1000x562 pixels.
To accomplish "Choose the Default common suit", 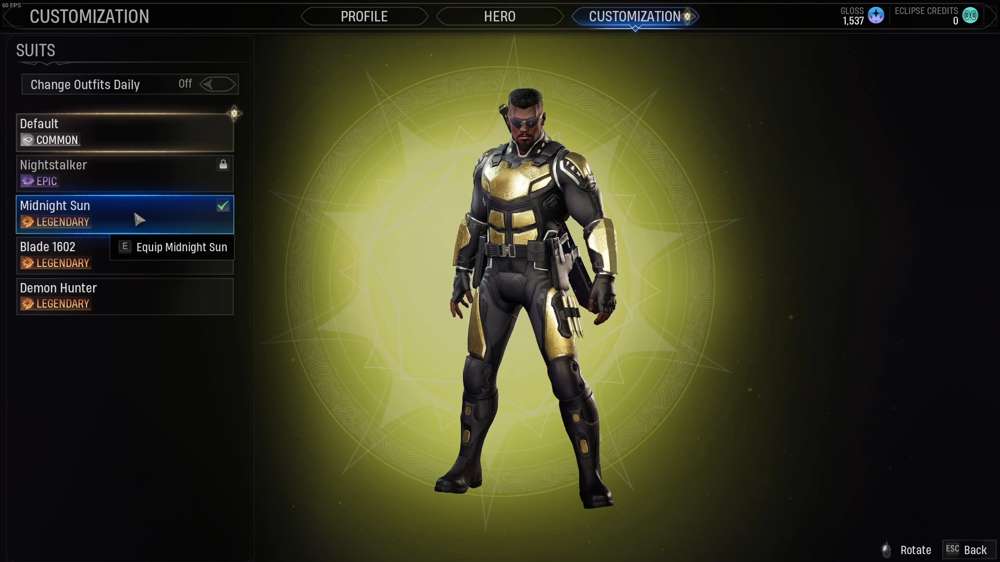I will pyautogui.click(x=125, y=132).
